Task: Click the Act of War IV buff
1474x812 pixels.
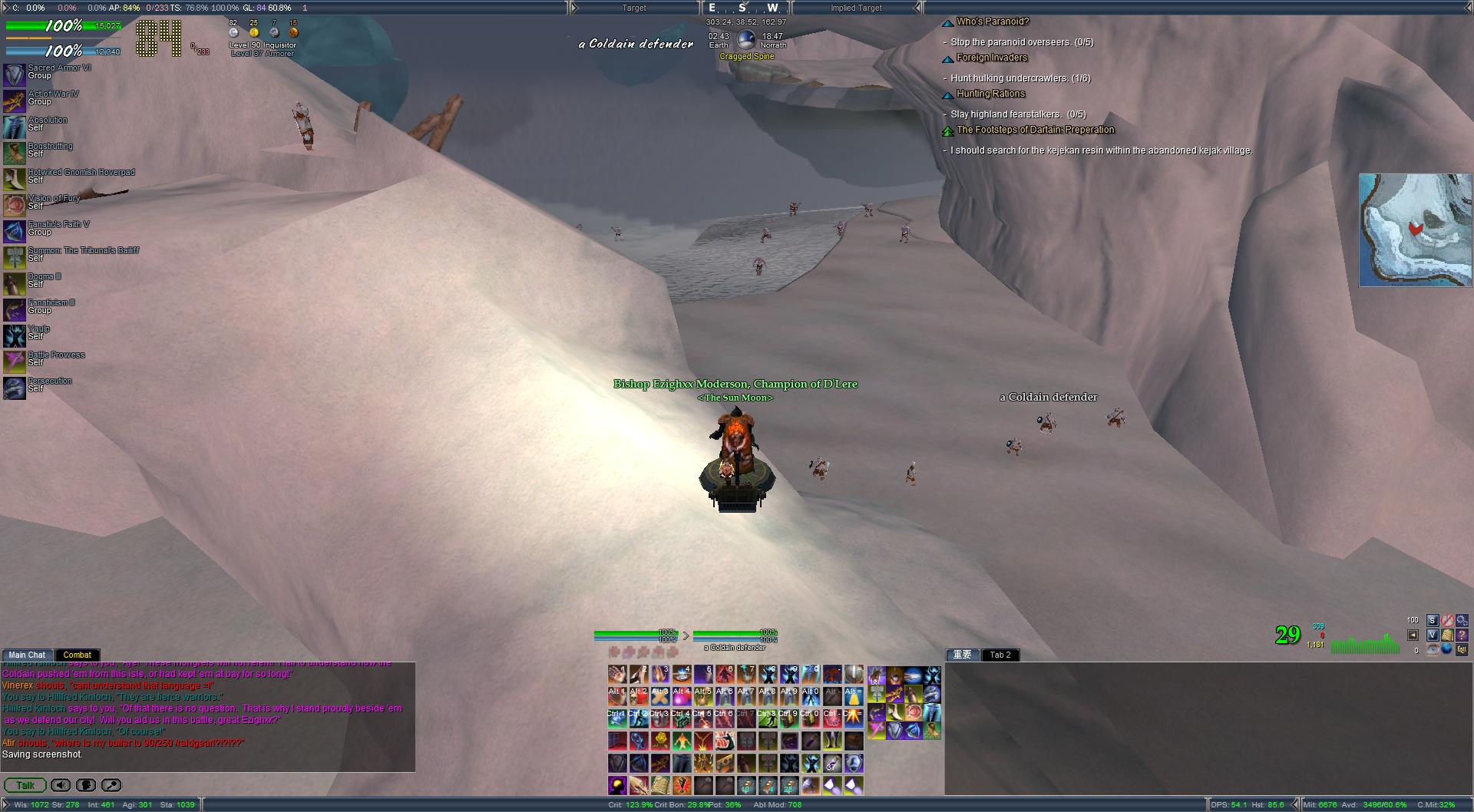Action: pyautogui.click(x=14, y=101)
